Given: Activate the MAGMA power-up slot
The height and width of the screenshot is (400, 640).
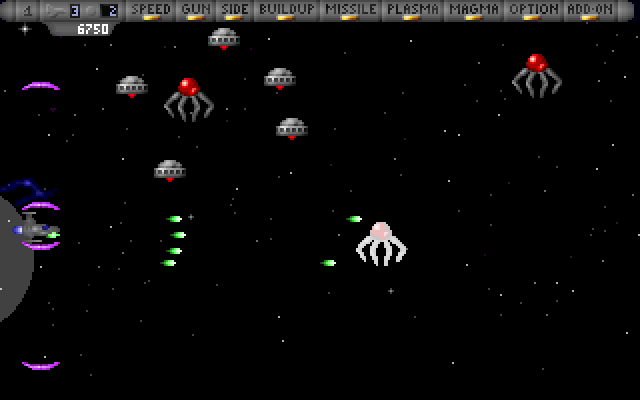Looking at the screenshot, I should 474,10.
